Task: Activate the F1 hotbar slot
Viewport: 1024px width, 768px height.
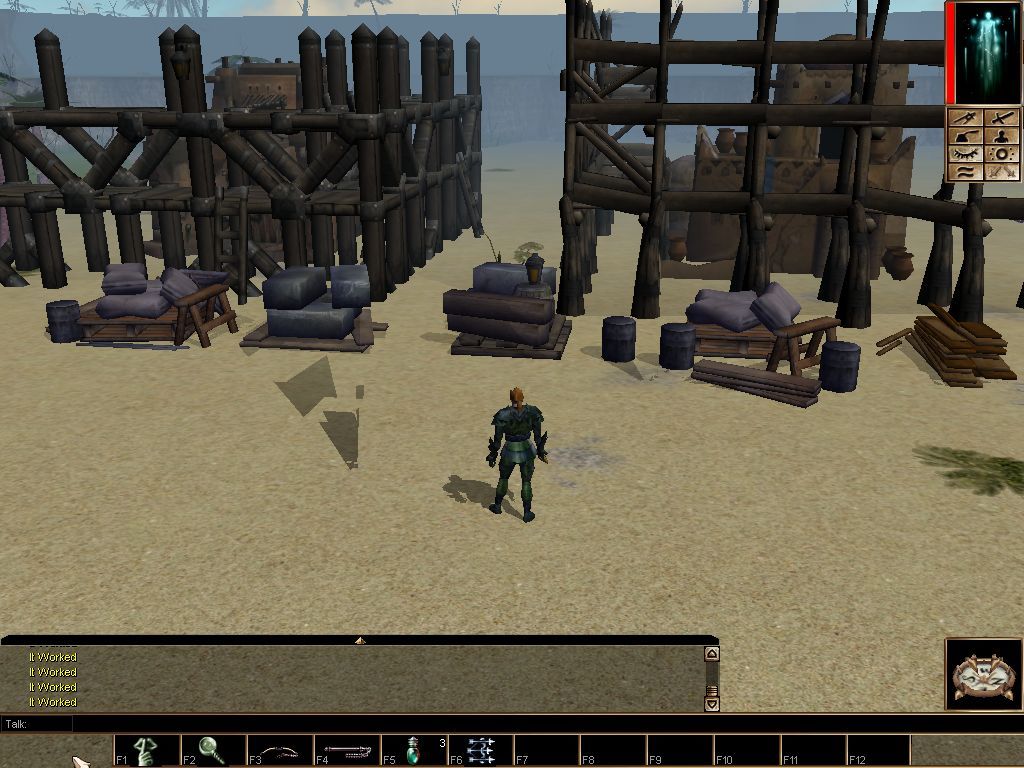Action: click(x=146, y=750)
